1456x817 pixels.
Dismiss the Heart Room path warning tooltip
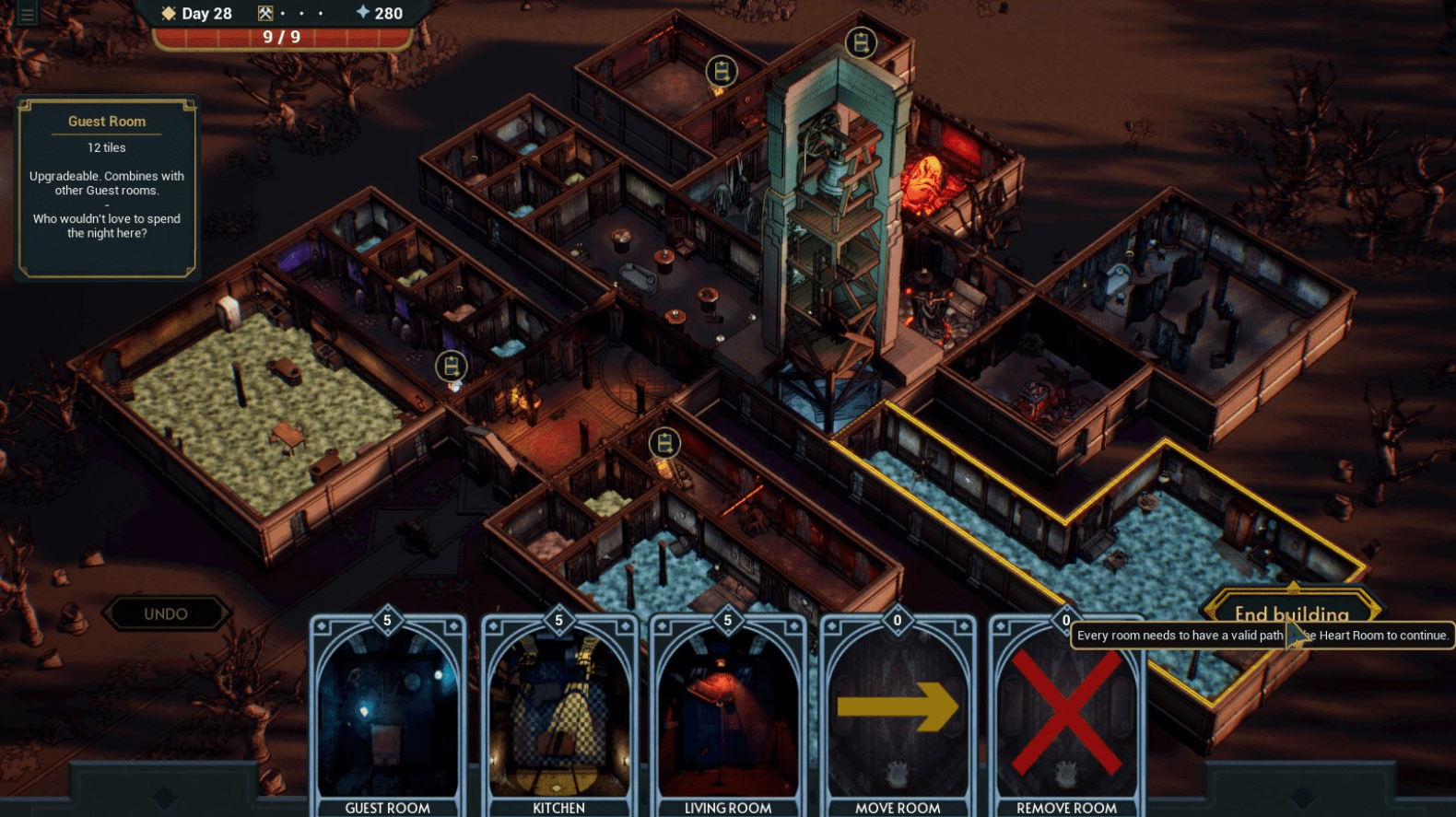[x=1262, y=636]
